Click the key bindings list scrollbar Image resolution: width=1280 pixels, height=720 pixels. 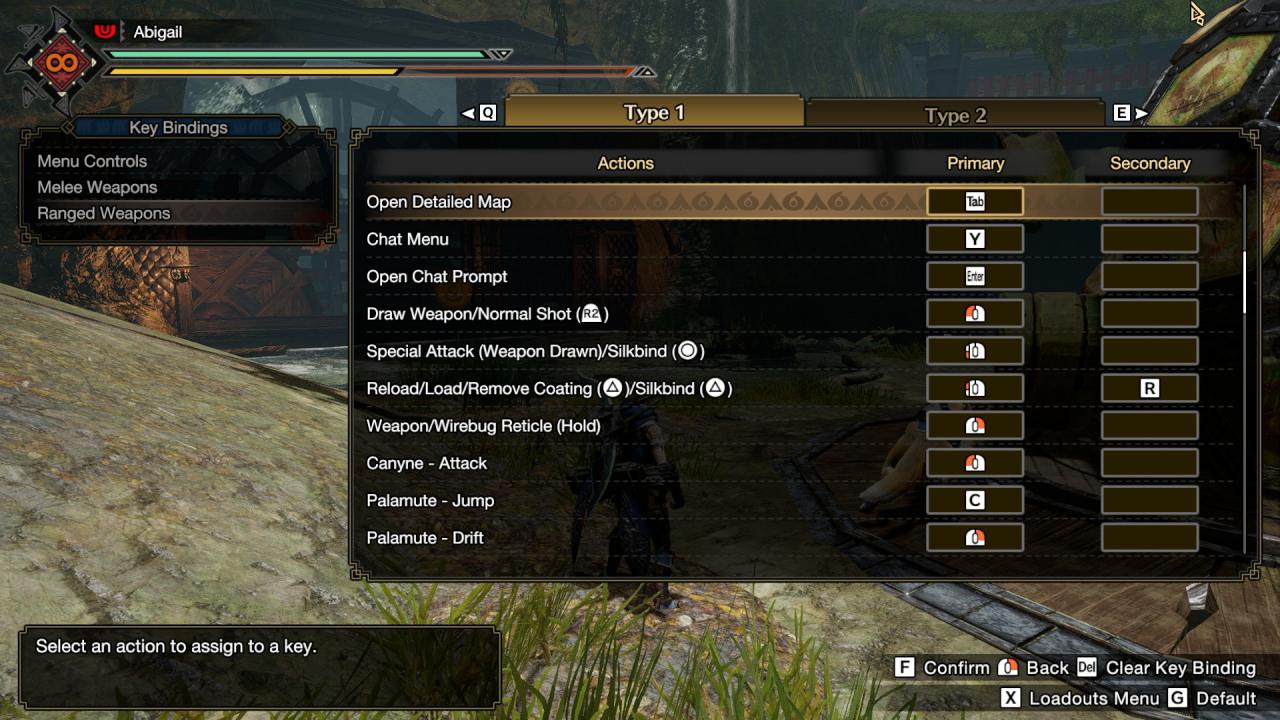(x=1245, y=282)
